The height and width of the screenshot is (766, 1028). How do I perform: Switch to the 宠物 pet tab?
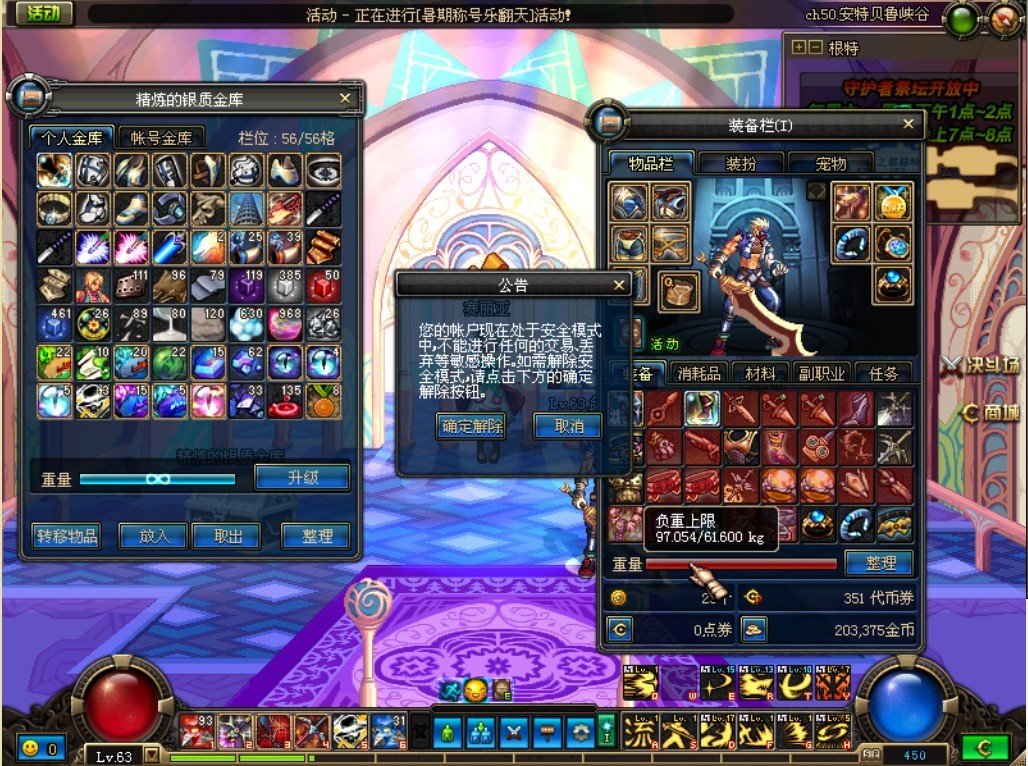(x=831, y=164)
